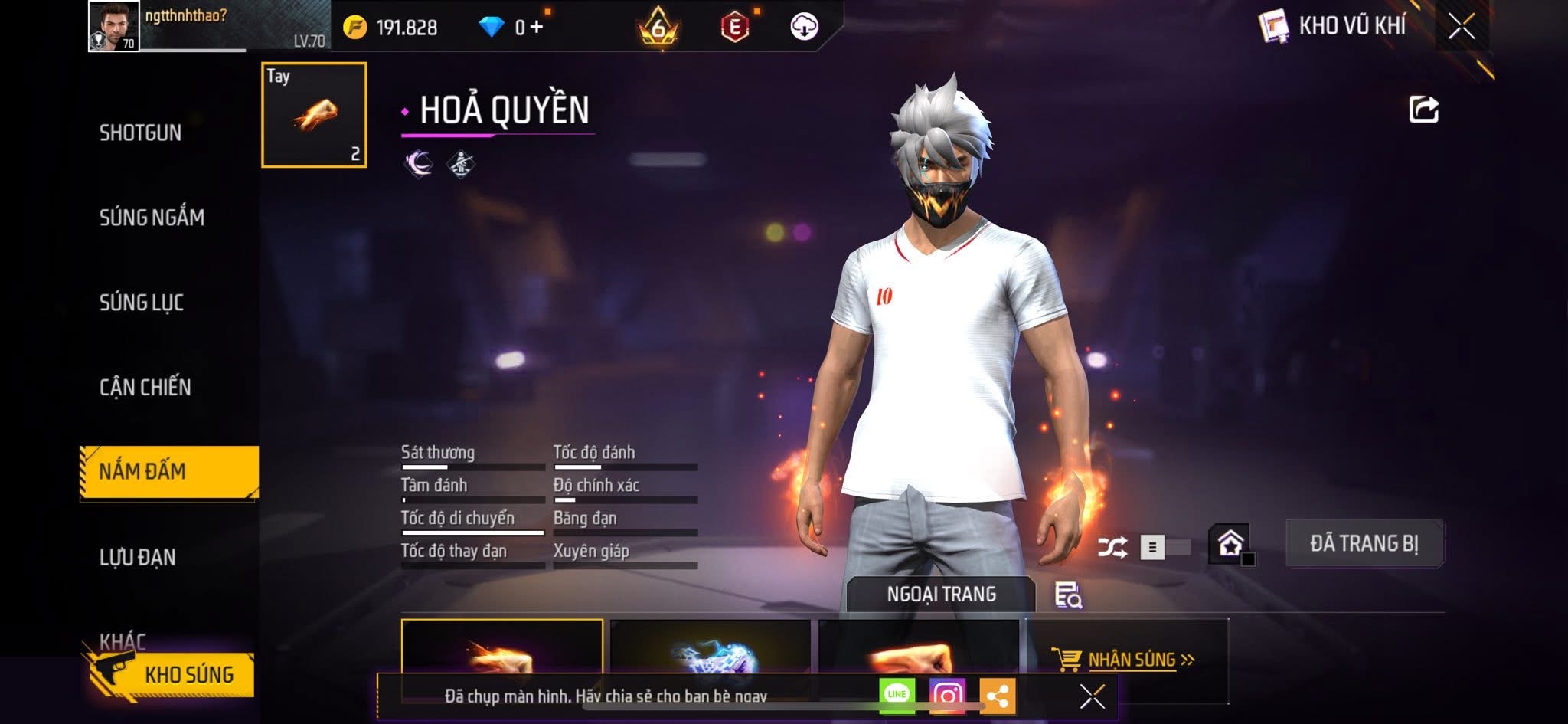This screenshot has width=1568, height=724.
Task: Follow the NHẬN SÚNG link
Action: pyautogui.click(x=1130, y=660)
